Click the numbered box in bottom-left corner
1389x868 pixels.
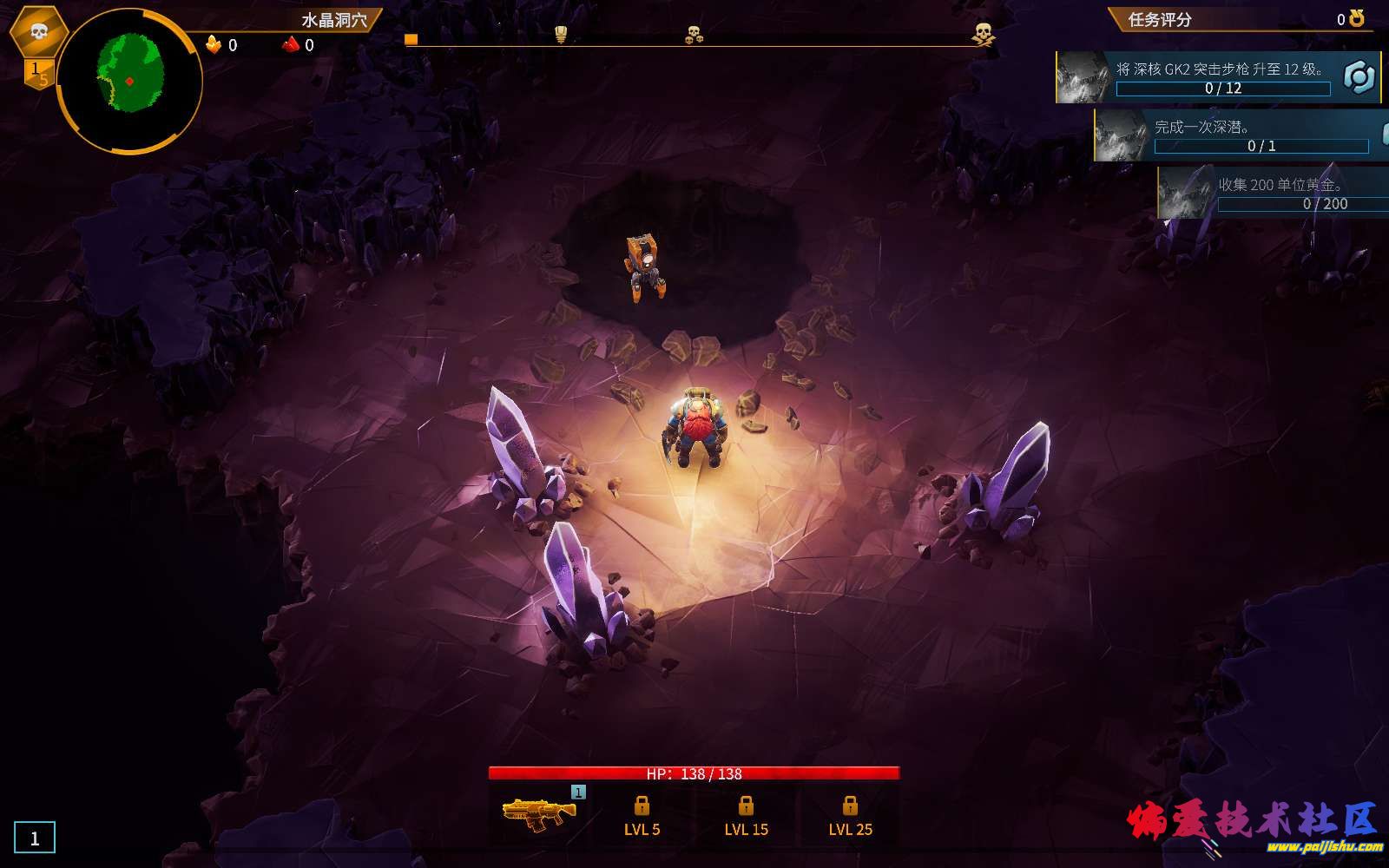[x=35, y=838]
